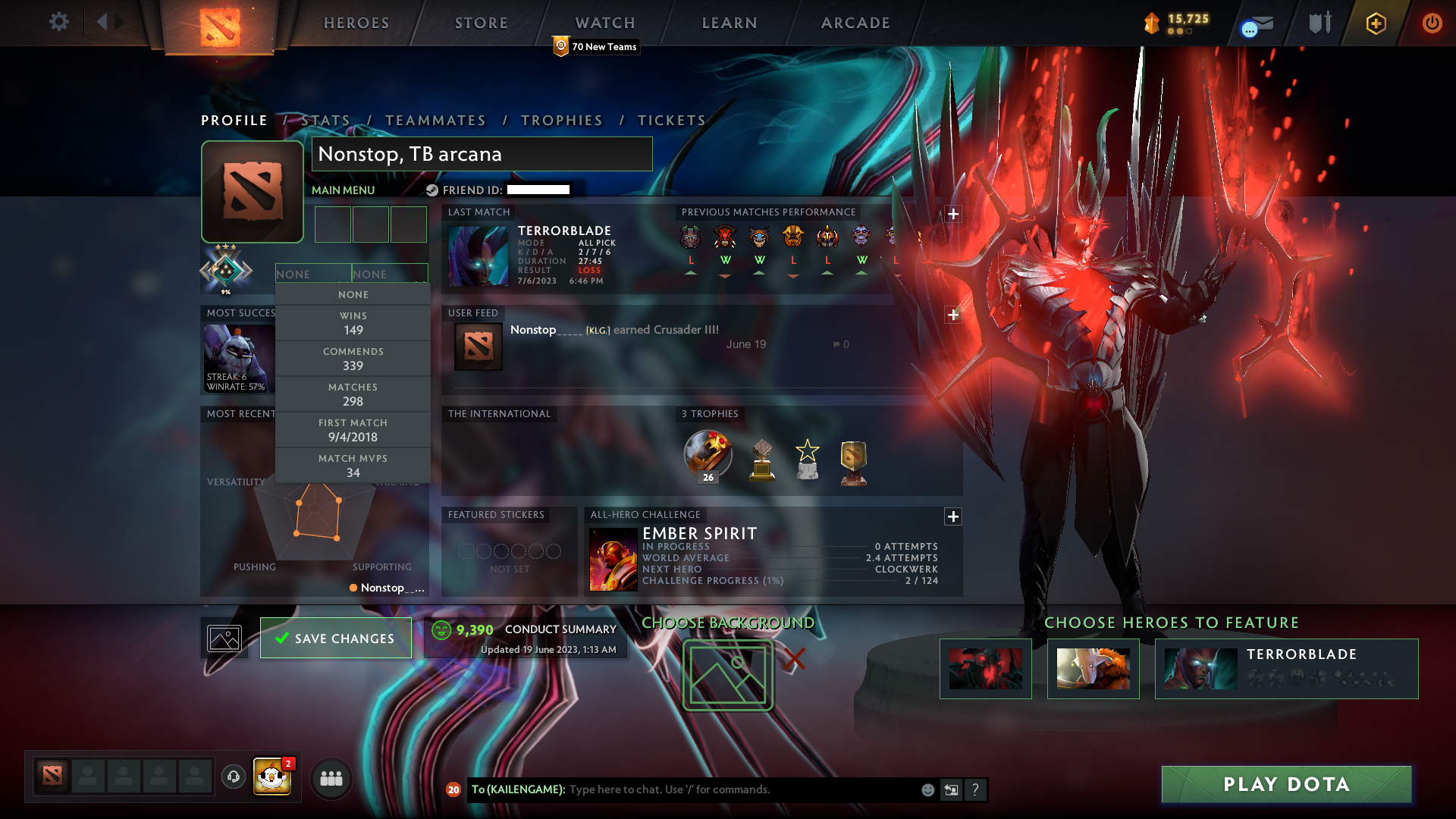
Task: Open the messages inbox envelope icon
Action: click(1255, 23)
